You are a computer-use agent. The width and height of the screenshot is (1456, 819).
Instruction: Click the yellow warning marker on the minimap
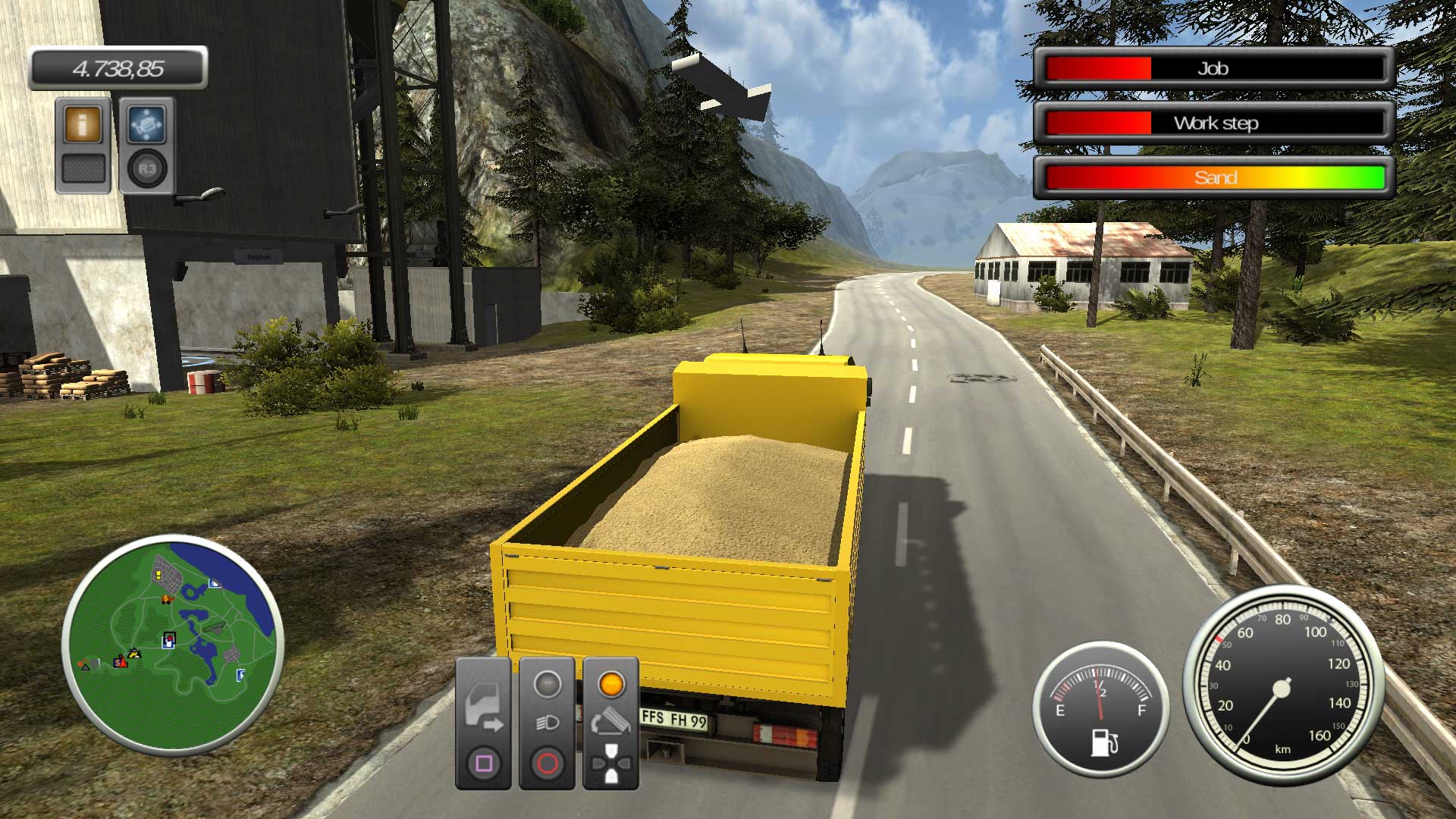[158, 574]
